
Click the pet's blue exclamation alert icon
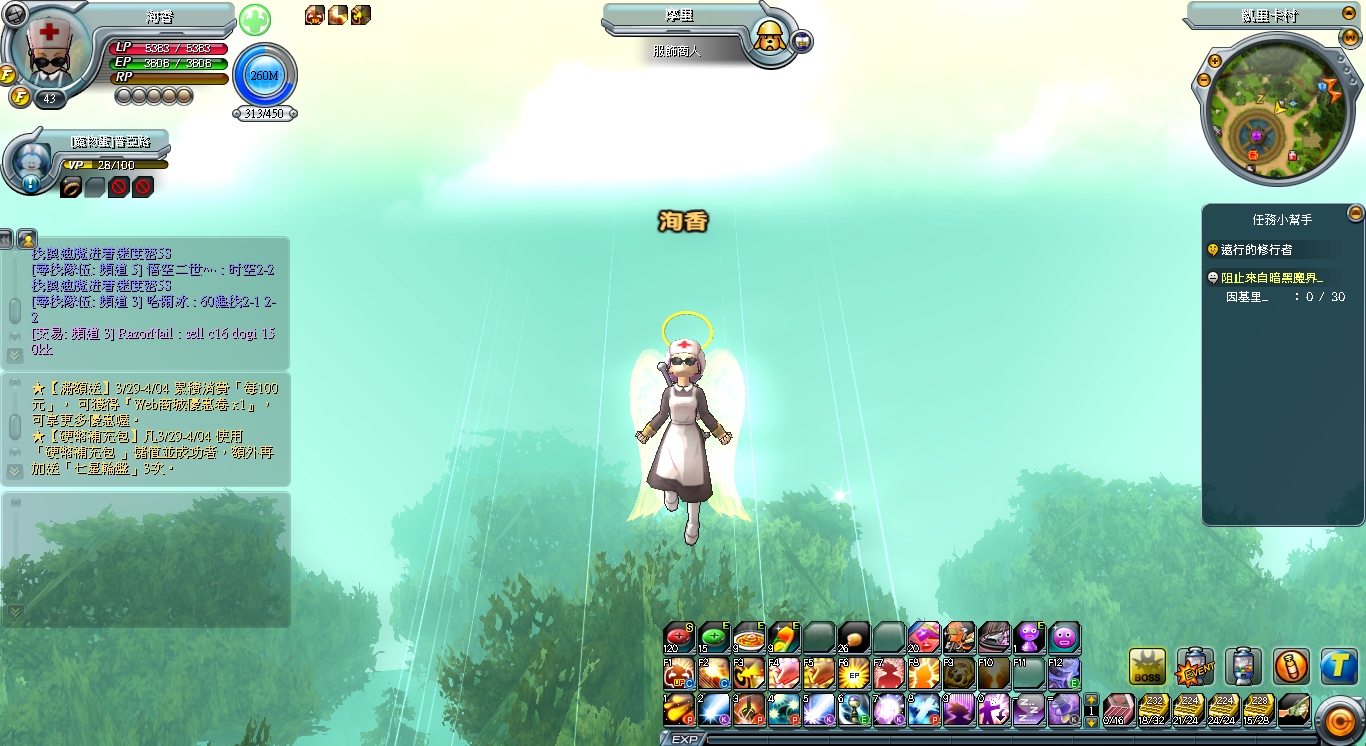30,184
